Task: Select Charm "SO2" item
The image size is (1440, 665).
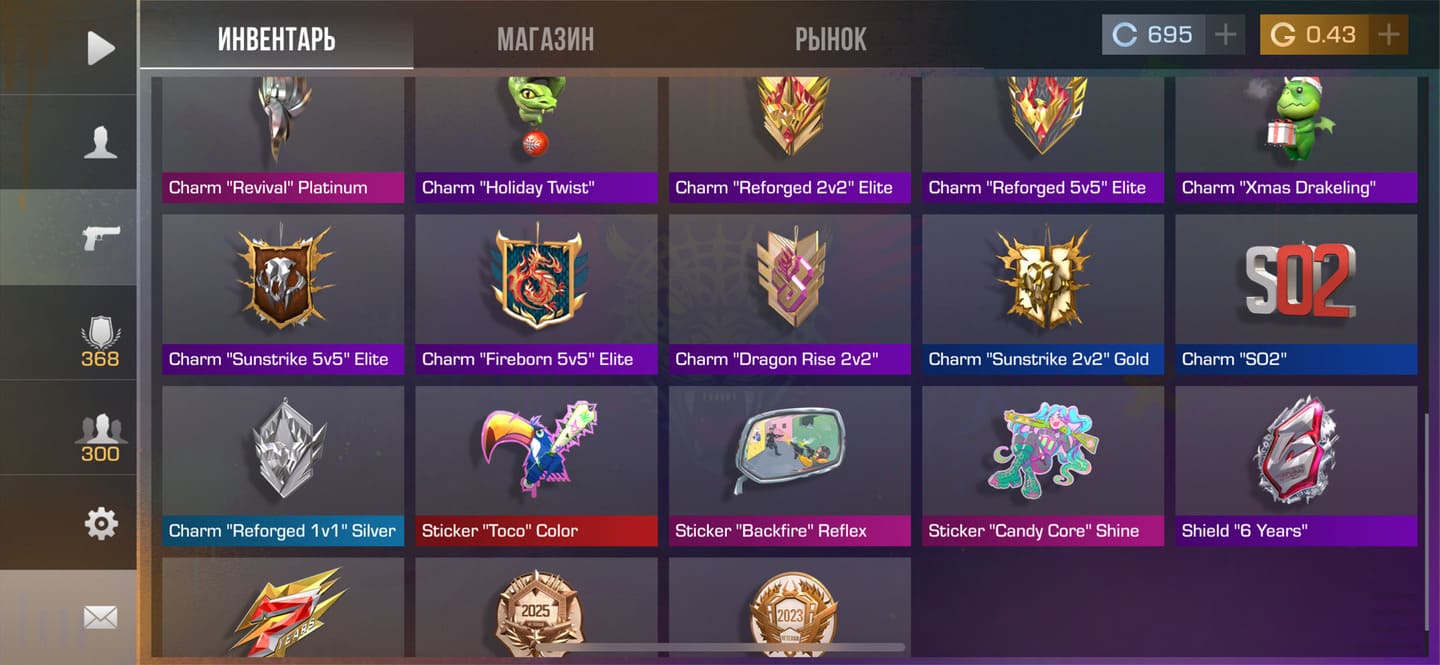Action: tap(1296, 293)
